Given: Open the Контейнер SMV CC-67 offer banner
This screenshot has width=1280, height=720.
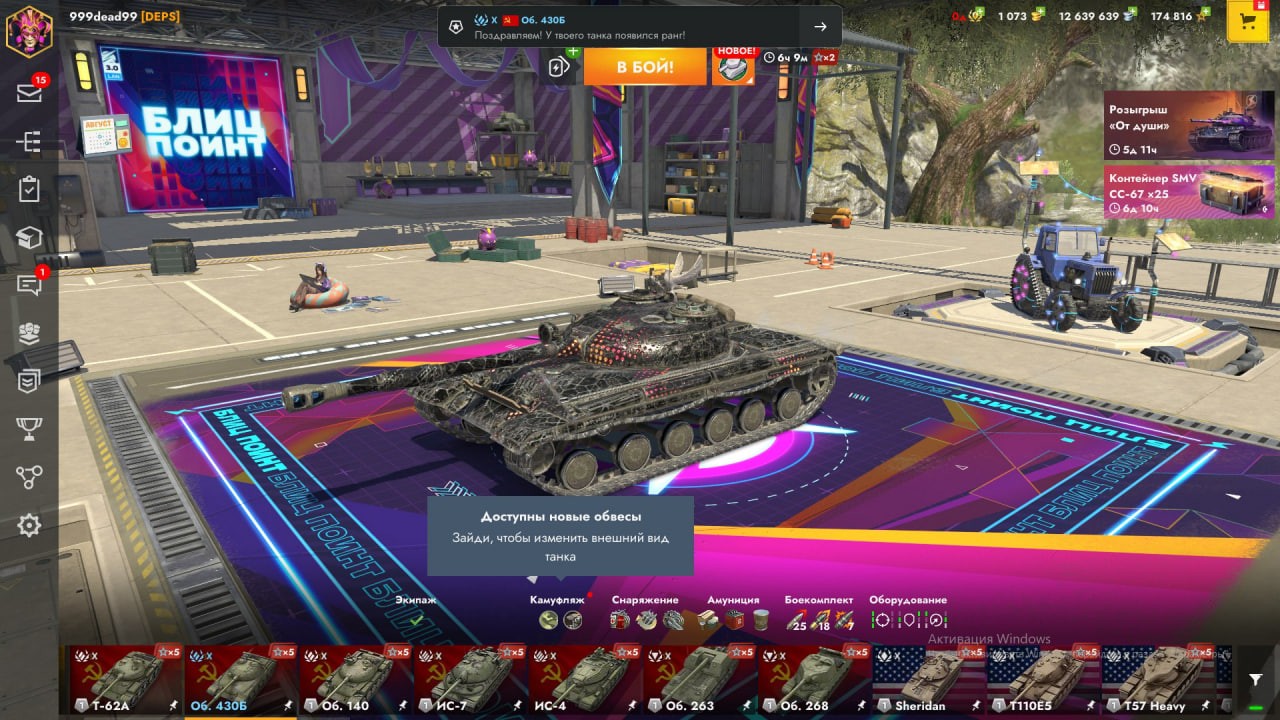Looking at the screenshot, I should [x=1188, y=192].
